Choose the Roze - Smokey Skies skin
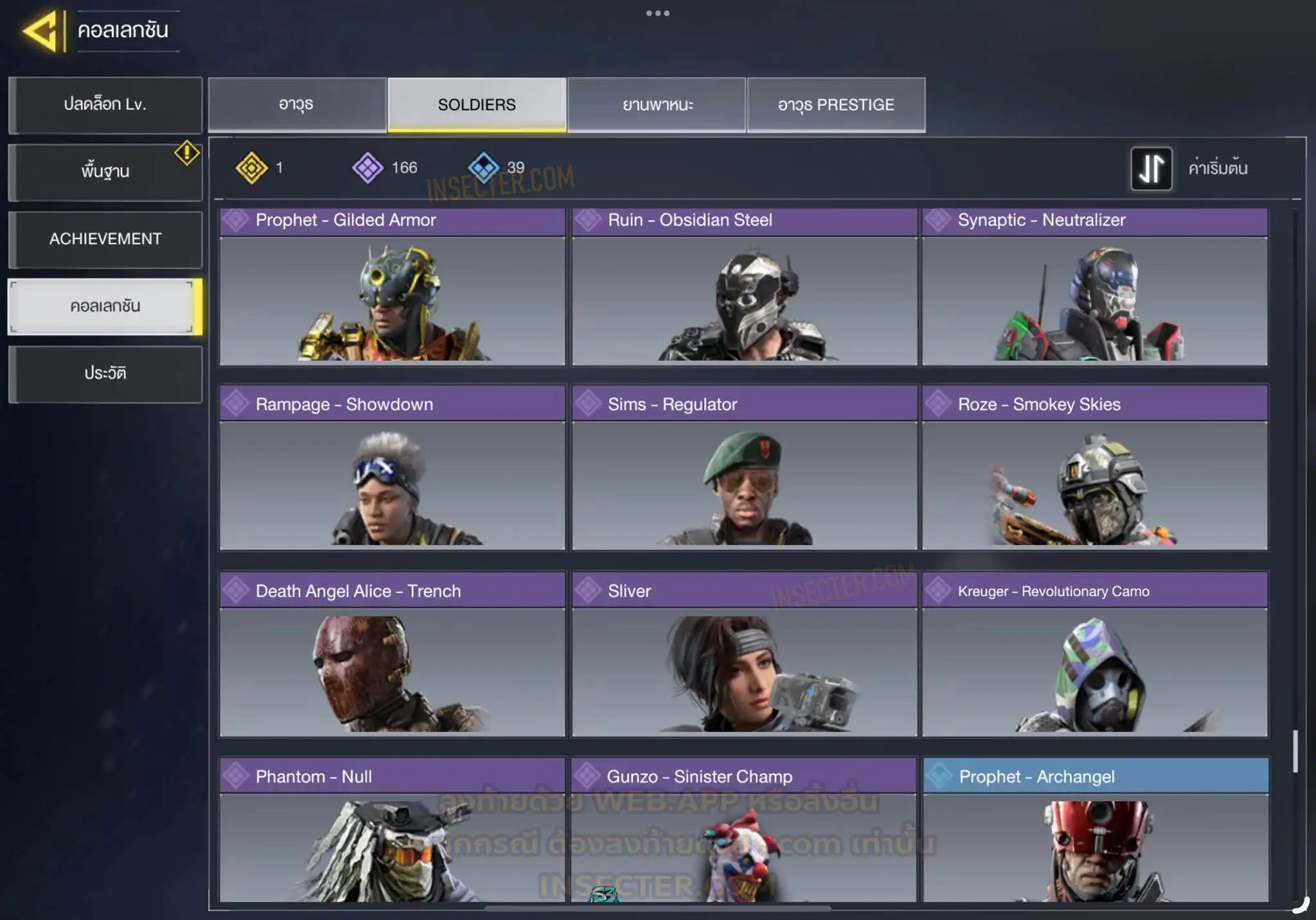The image size is (1316, 920). pyautogui.click(x=1095, y=468)
